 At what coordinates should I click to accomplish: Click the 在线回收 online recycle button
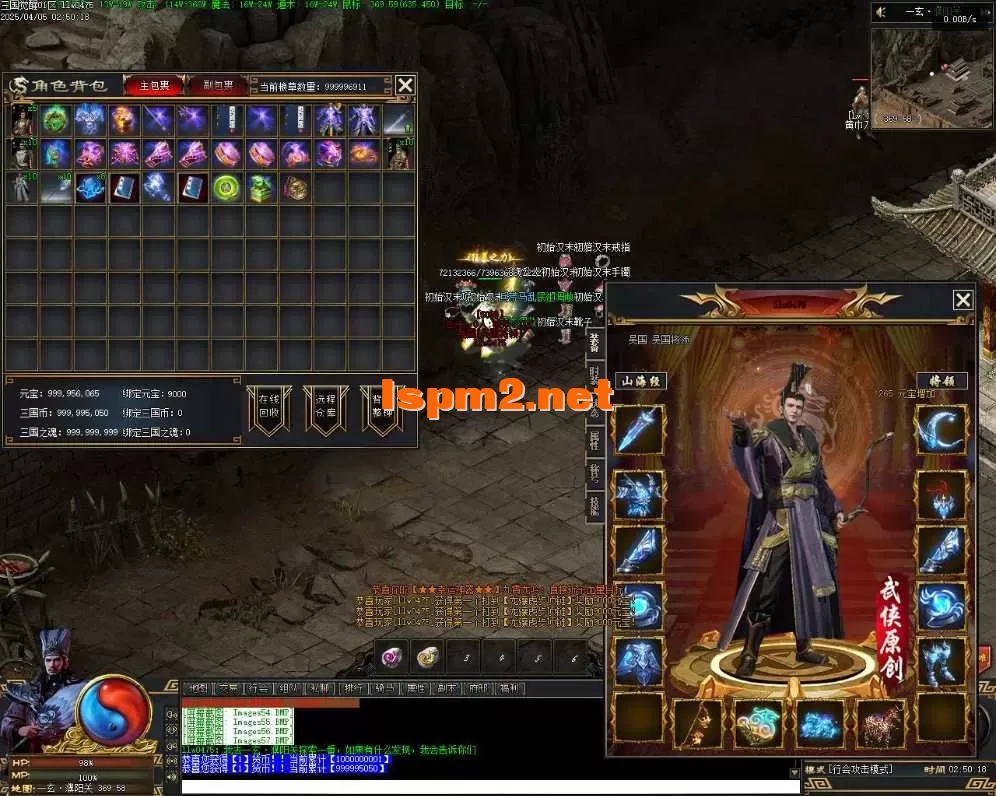coord(269,409)
